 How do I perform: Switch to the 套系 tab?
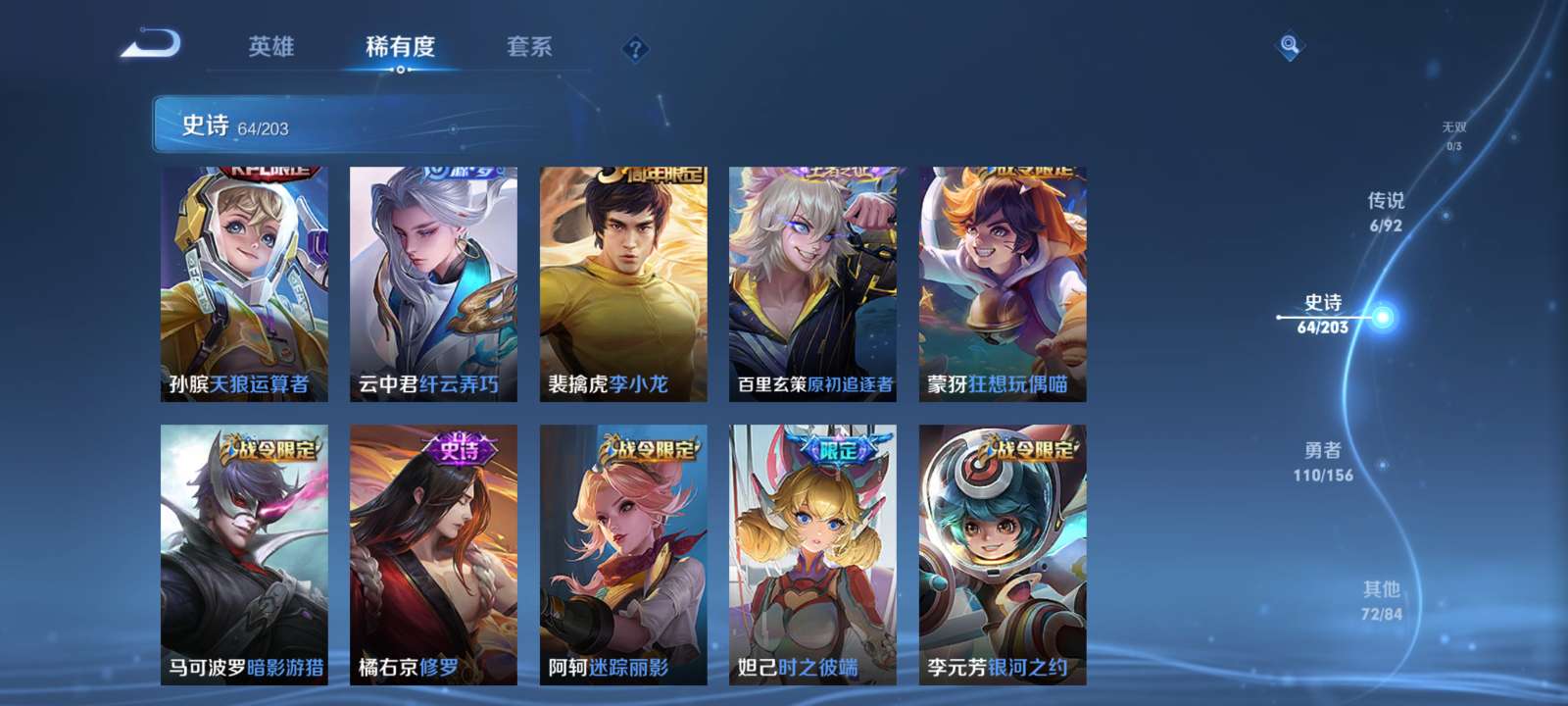click(526, 47)
